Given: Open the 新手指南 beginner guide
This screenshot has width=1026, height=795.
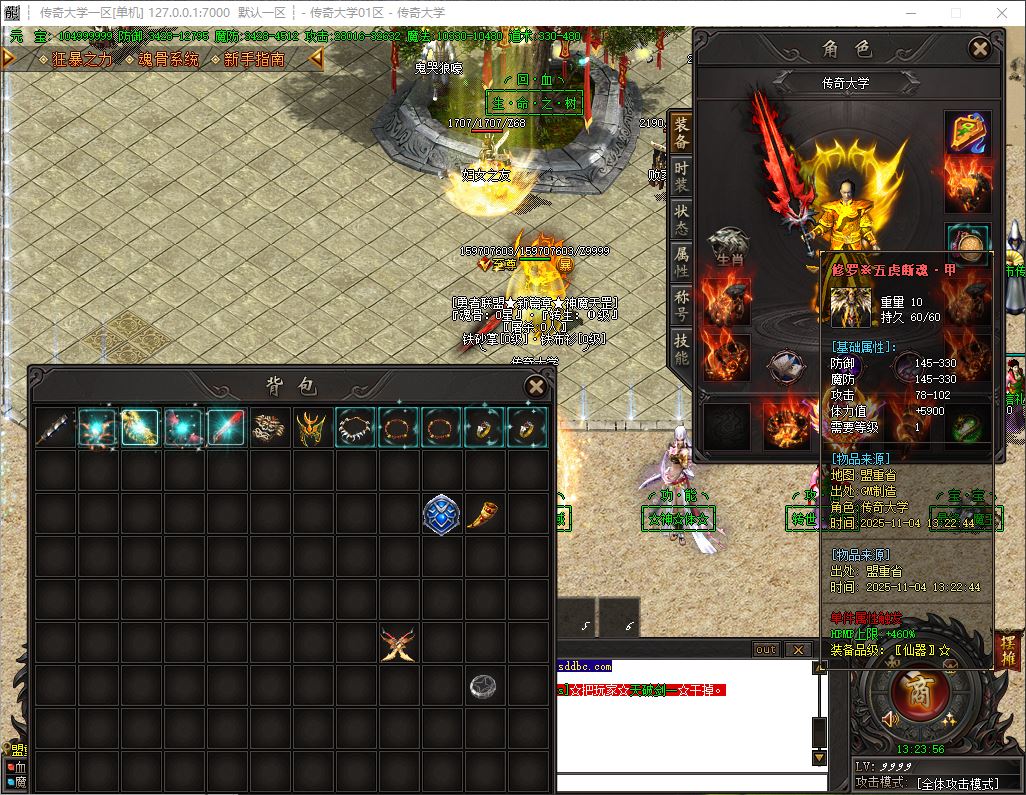Looking at the screenshot, I should pos(254,60).
